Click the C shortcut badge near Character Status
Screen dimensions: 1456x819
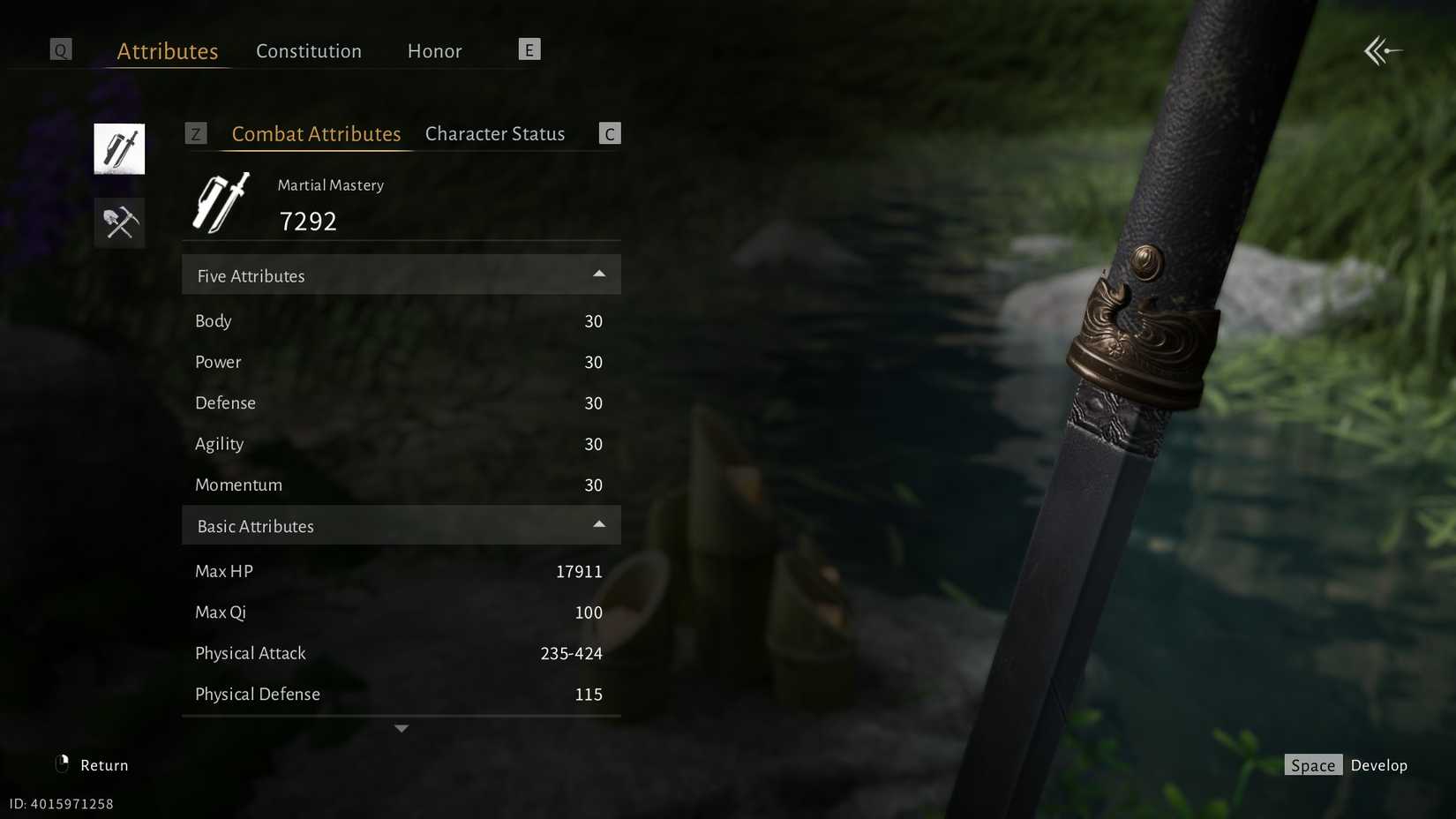pos(609,133)
